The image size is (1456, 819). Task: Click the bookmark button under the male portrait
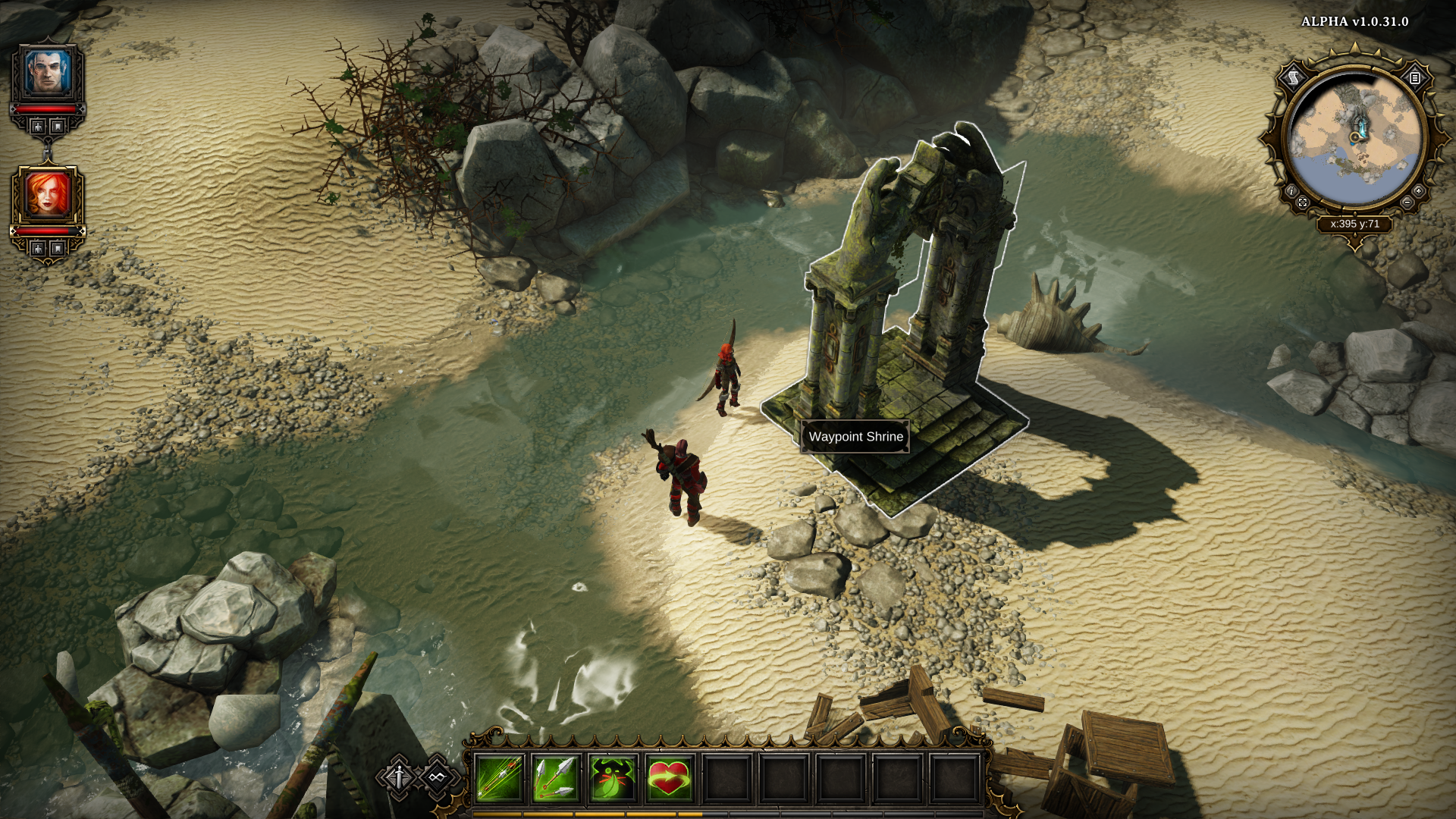coord(58,127)
